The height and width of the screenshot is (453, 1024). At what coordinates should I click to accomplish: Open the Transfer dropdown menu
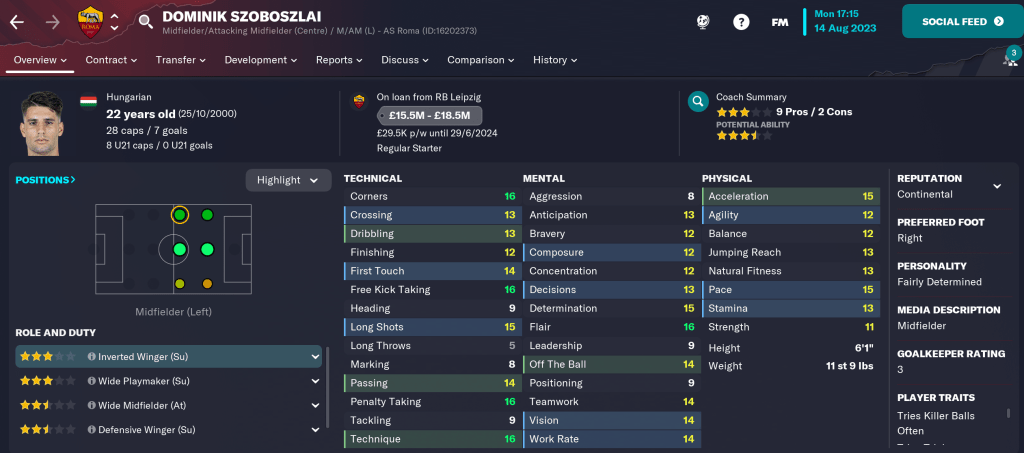180,60
